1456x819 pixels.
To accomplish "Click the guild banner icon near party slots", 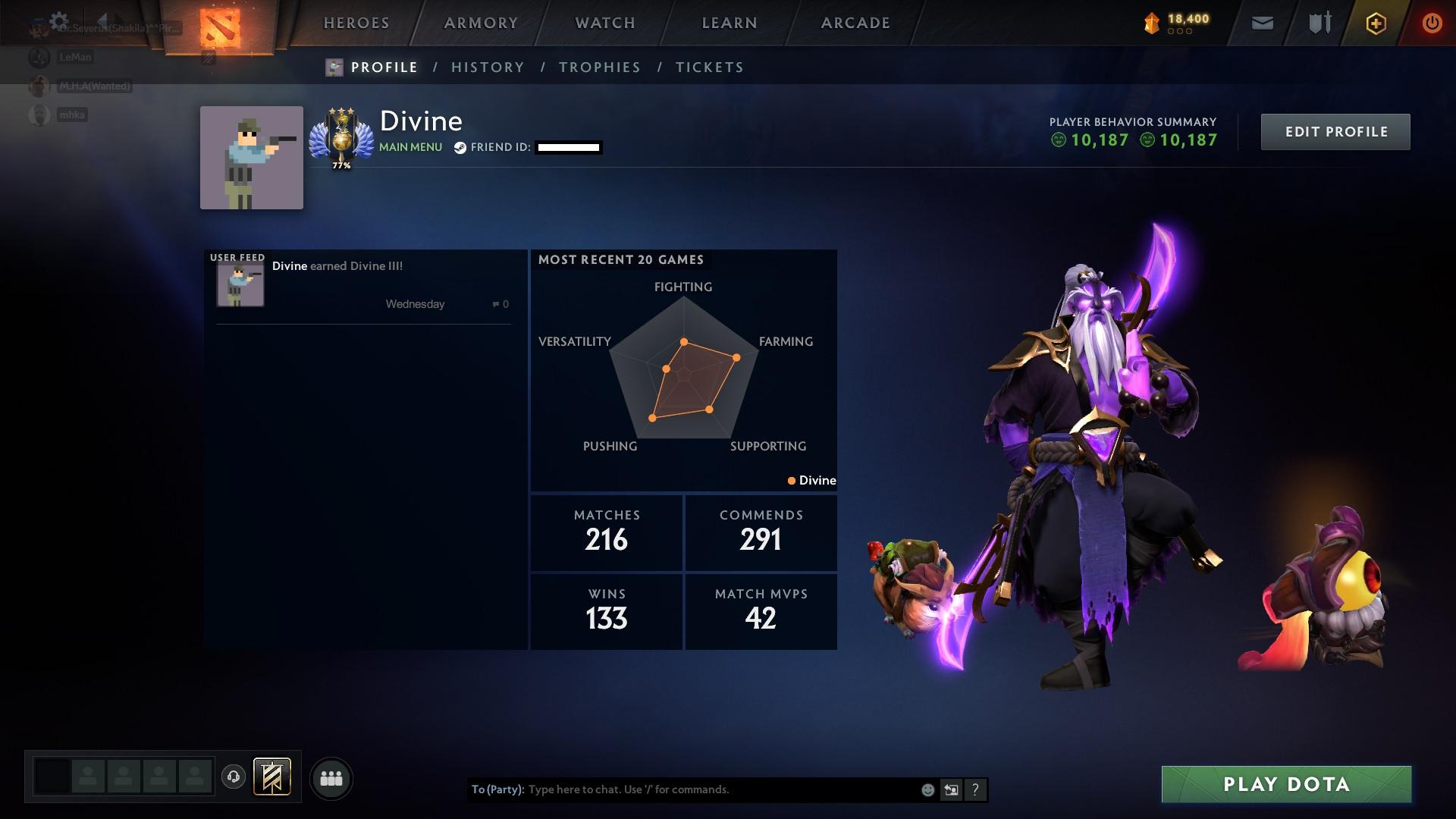I will tap(272, 777).
